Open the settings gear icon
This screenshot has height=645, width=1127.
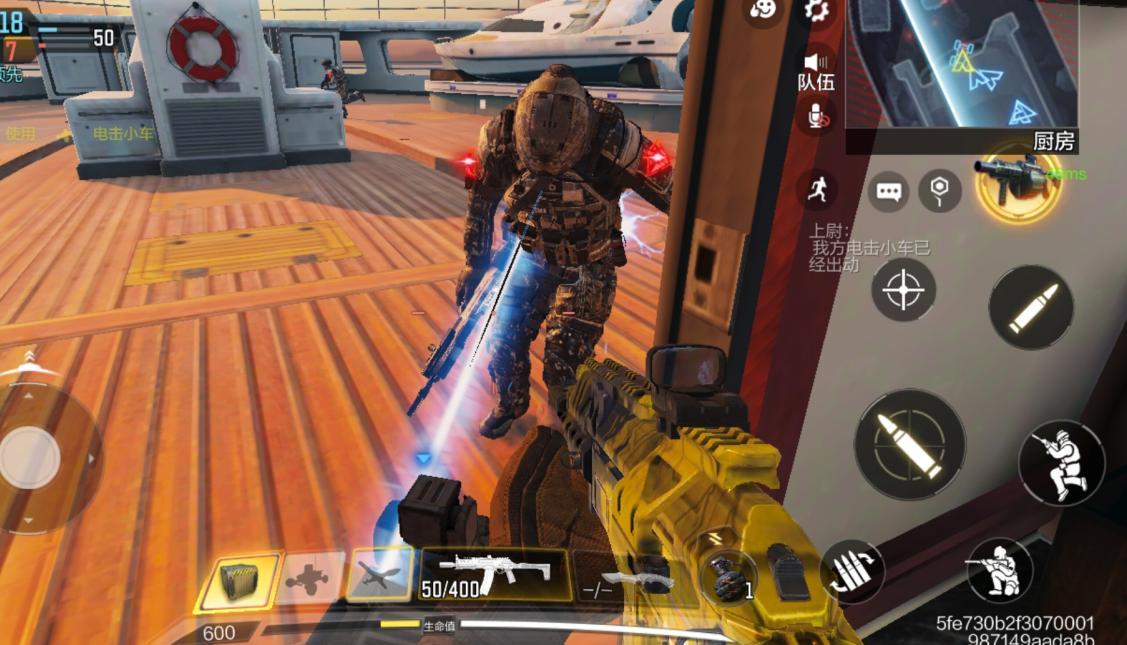click(x=817, y=11)
